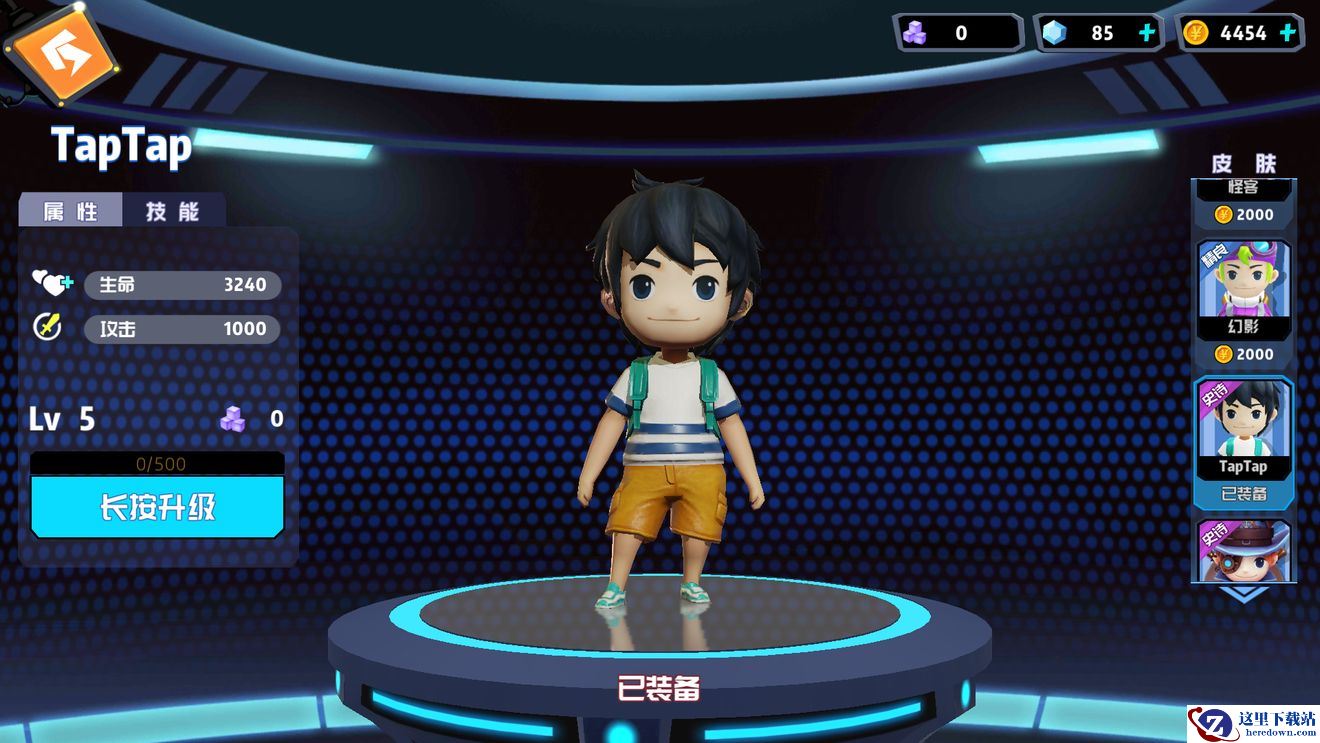
Task: Click the heart health plus icon
Action: 51,284
